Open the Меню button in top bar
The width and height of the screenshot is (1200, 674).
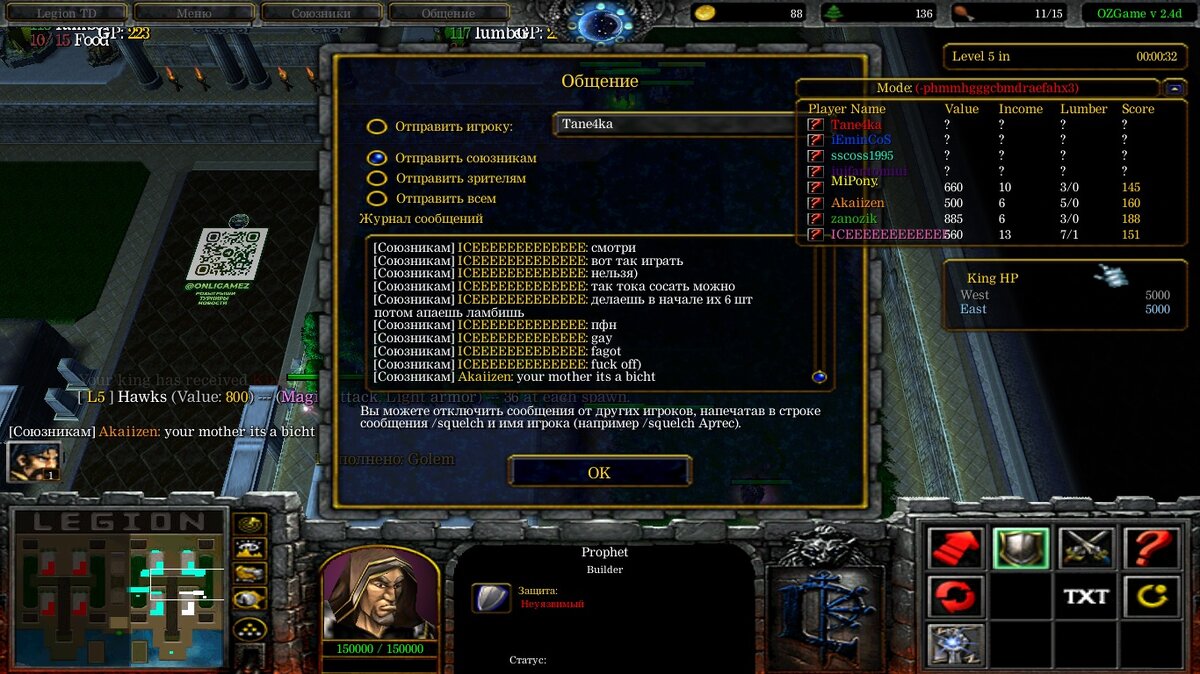point(193,14)
